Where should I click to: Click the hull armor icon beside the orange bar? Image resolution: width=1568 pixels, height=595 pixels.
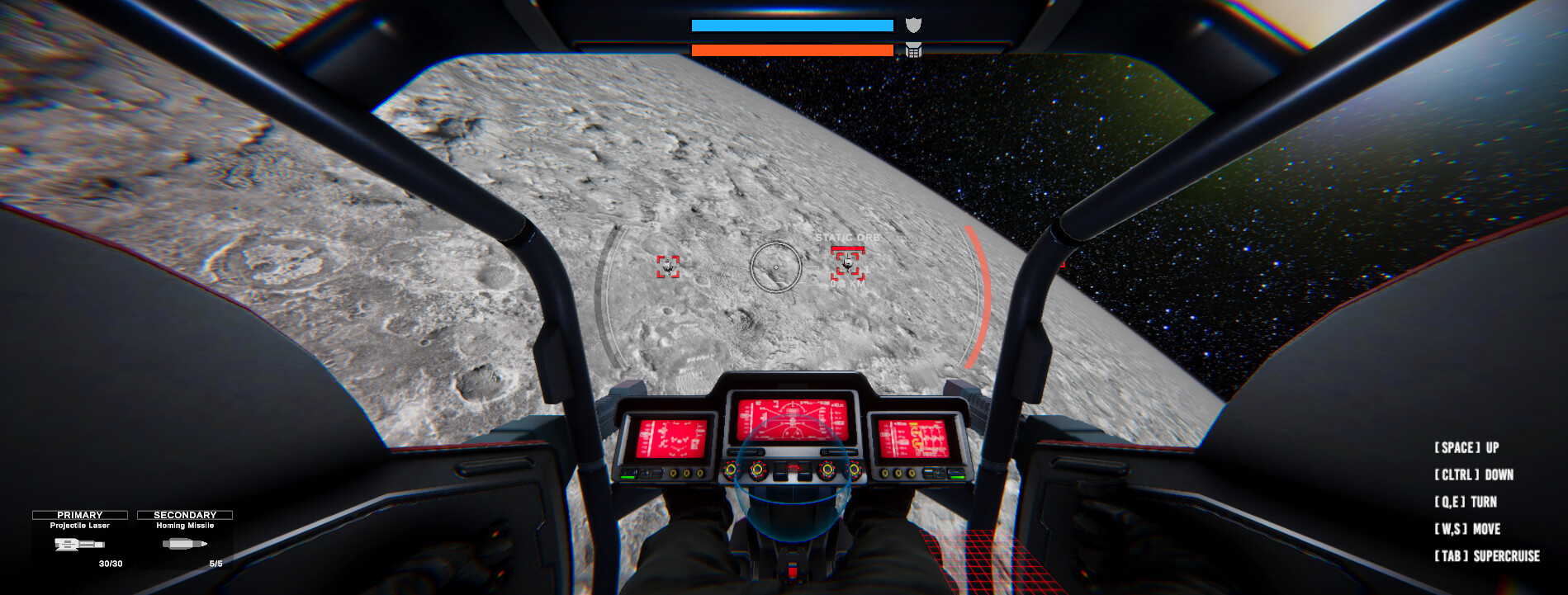[912, 51]
